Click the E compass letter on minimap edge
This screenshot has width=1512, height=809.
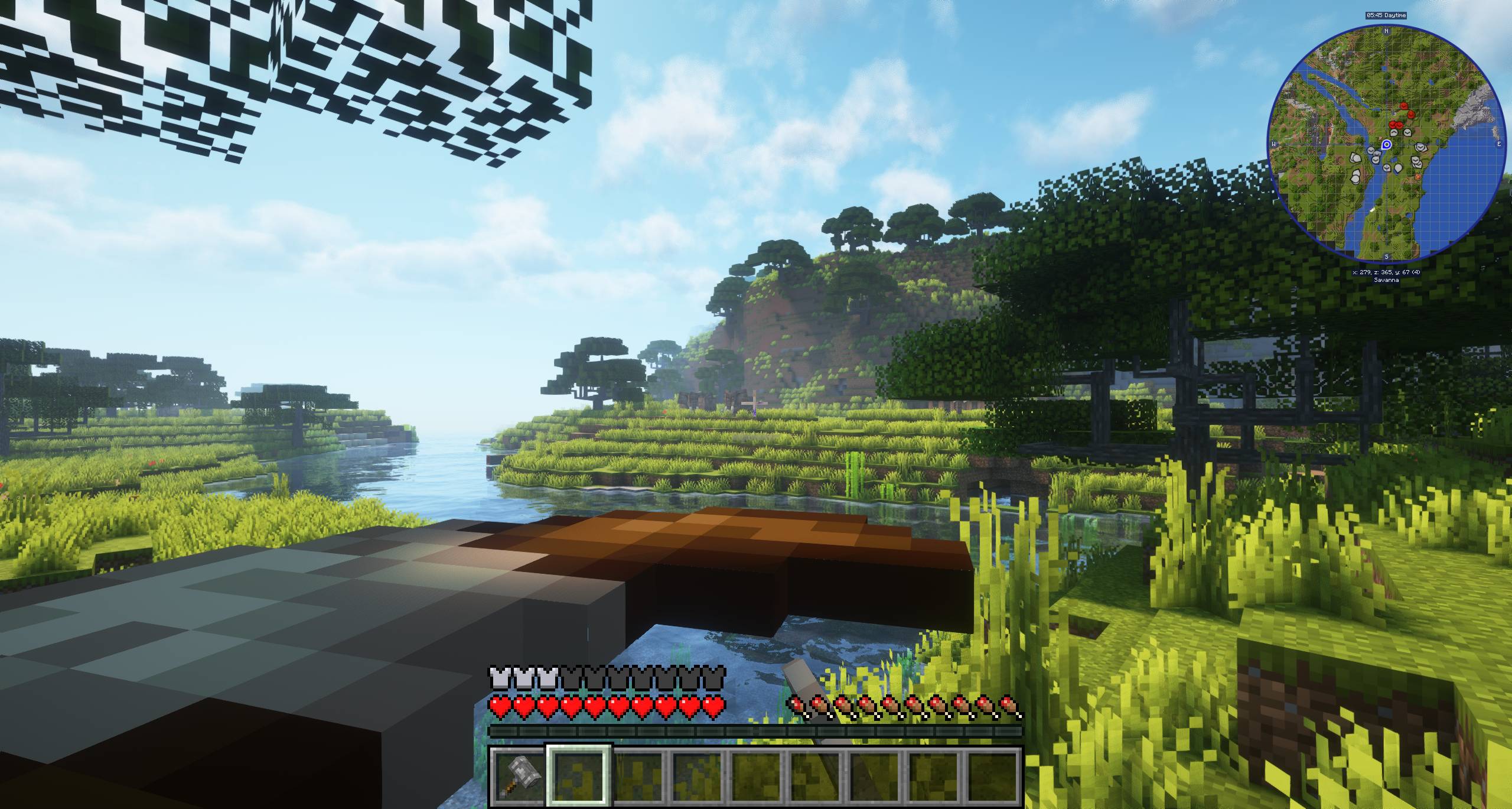(1499, 144)
